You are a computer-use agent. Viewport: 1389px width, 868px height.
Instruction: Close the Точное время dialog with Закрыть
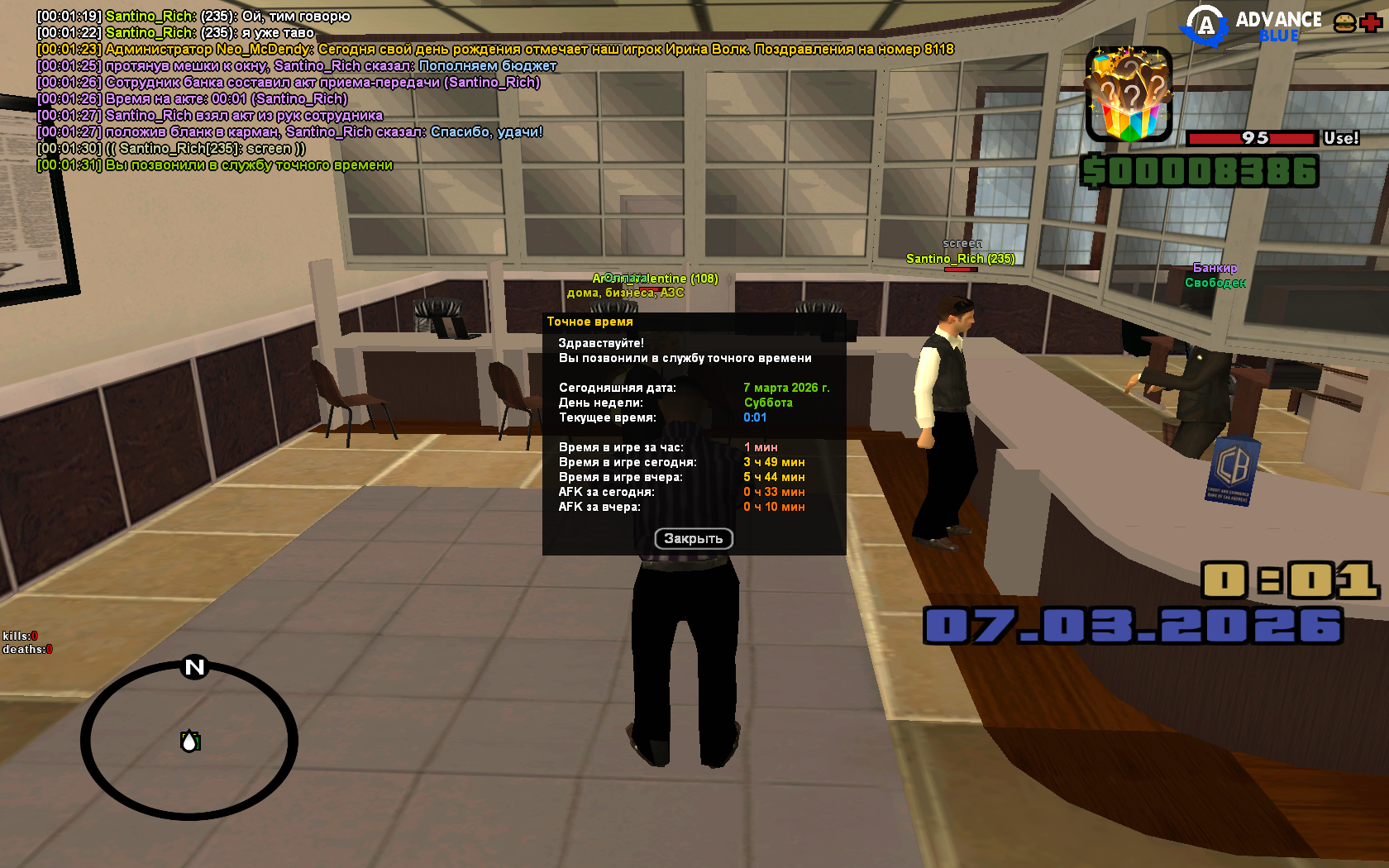[694, 539]
